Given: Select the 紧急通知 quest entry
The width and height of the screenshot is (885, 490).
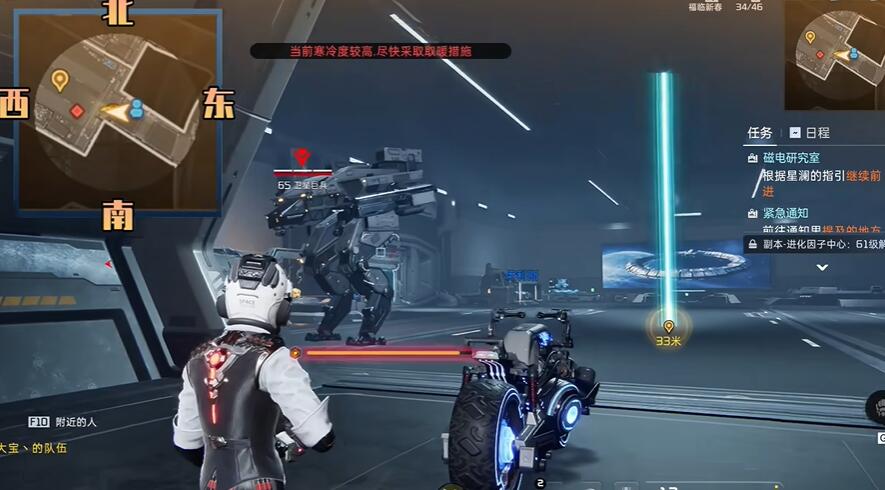Looking at the screenshot, I should coord(785,213).
